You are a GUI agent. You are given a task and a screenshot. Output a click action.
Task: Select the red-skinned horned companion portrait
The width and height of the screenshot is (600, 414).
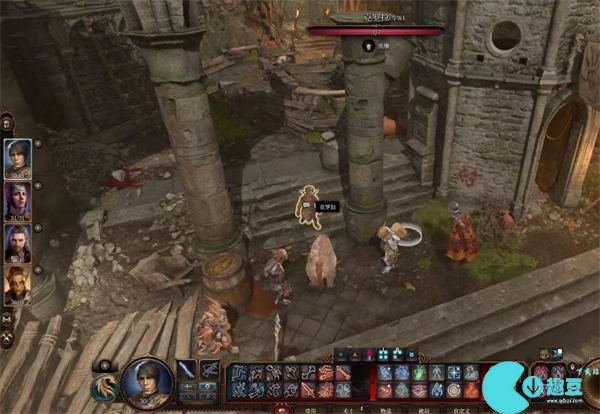pyautogui.click(x=18, y=282)
